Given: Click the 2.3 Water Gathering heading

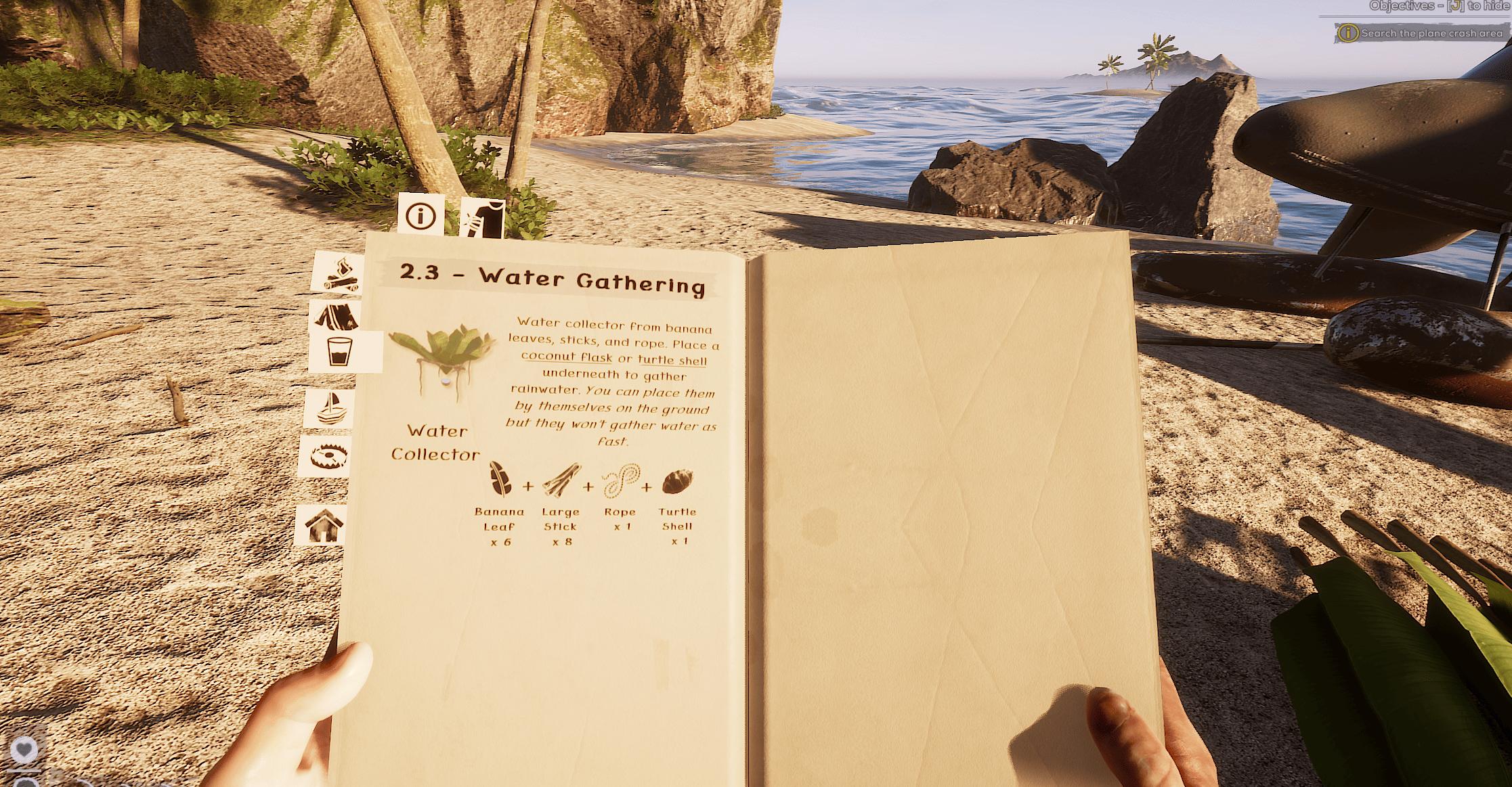Looking at the screenshot, I should (552, 279).
